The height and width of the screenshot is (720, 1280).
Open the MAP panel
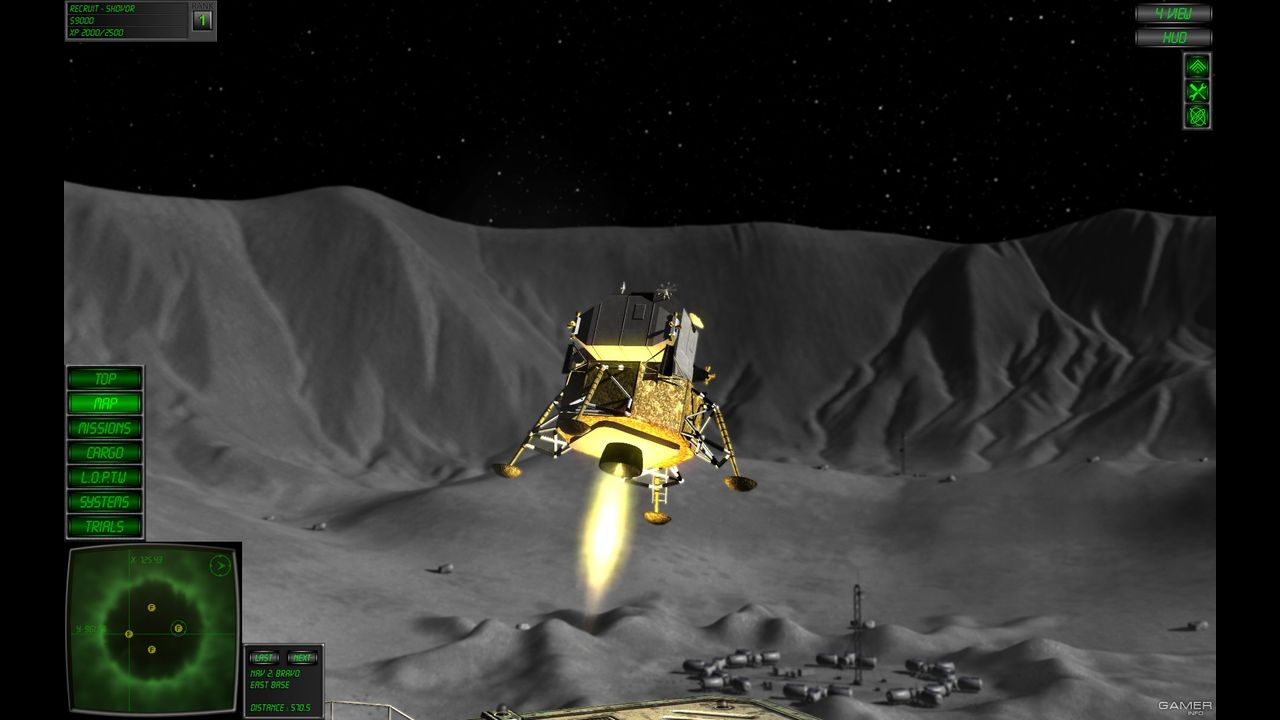click(105, 403)
